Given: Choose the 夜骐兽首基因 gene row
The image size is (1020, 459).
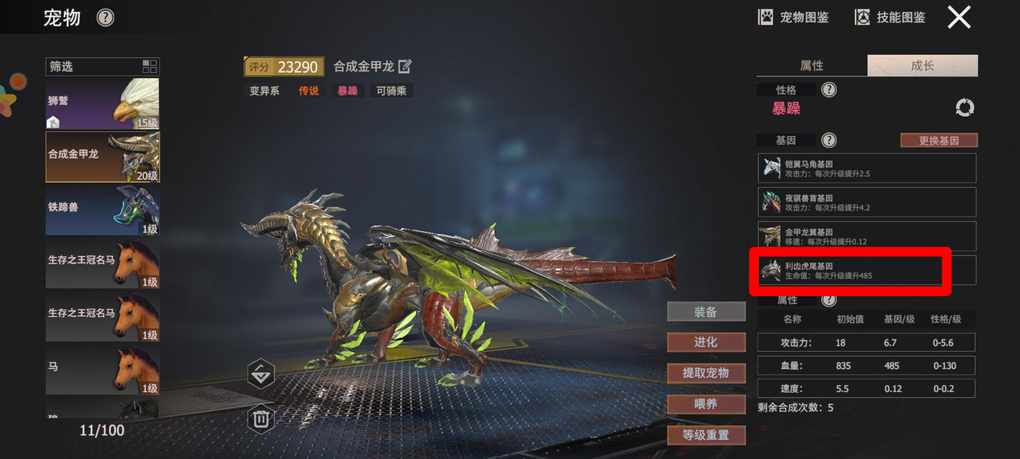Looking at the screenshot, I should [x=866, y=202].
